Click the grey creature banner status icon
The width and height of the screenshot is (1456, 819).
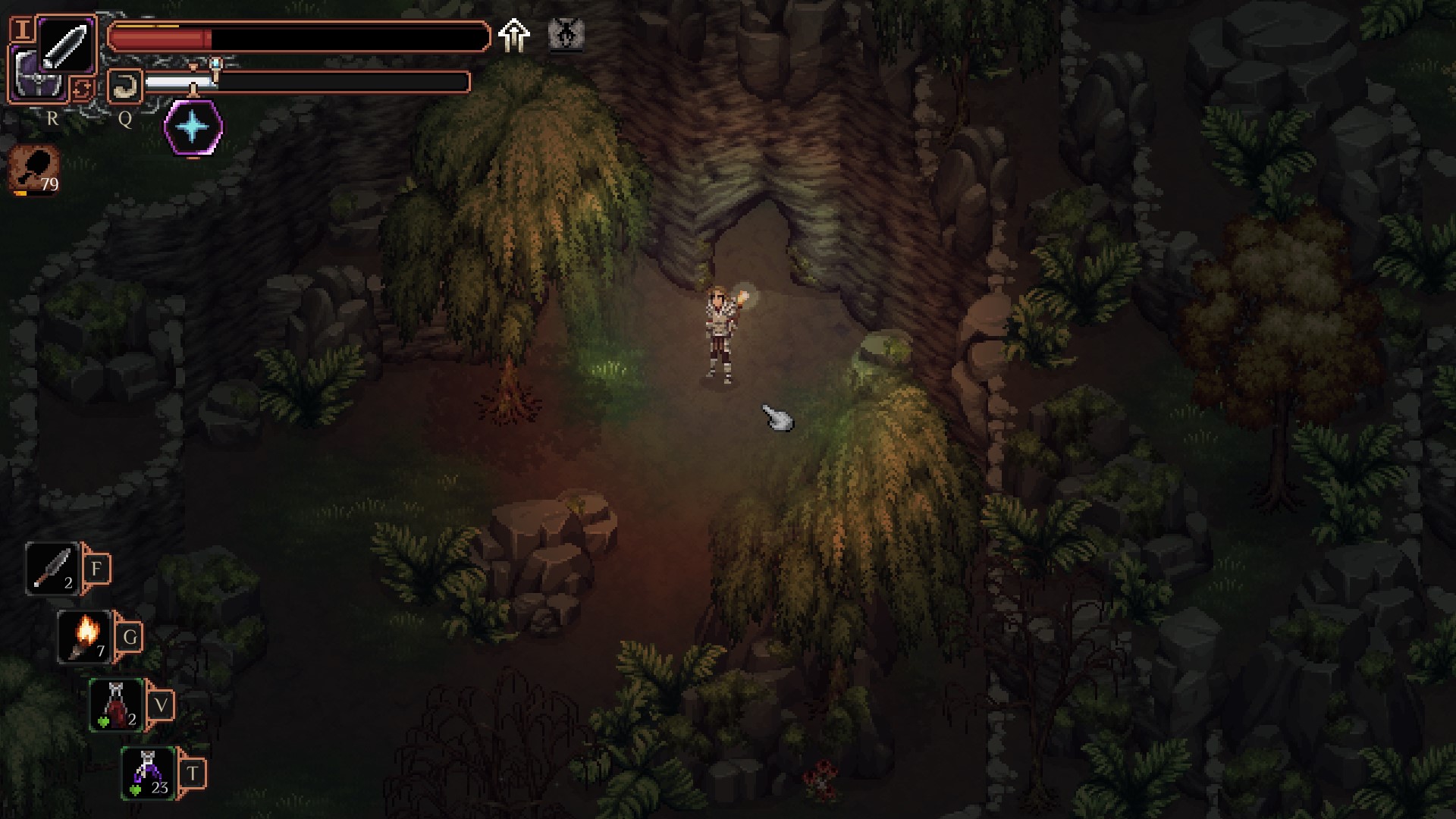click(566, 35)
